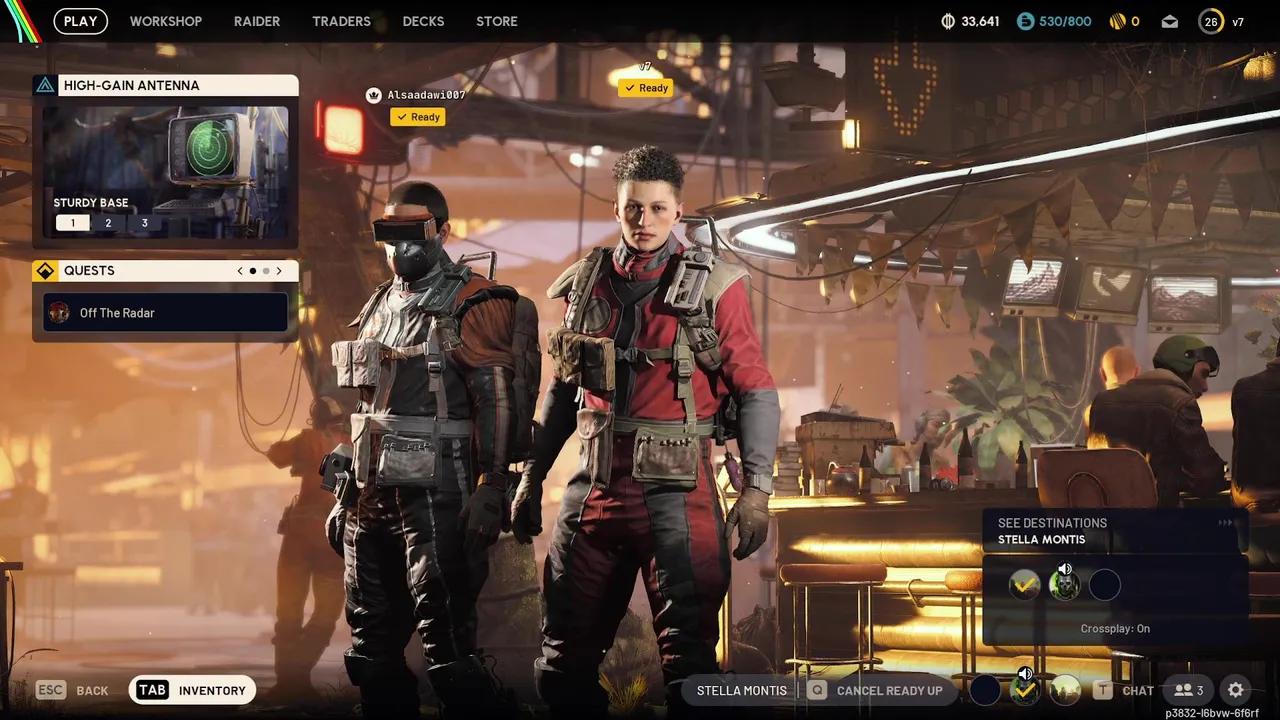1280x720 pixels.
Task: Open the in-game mail inbox icon
Action: tap(1169, 20)
